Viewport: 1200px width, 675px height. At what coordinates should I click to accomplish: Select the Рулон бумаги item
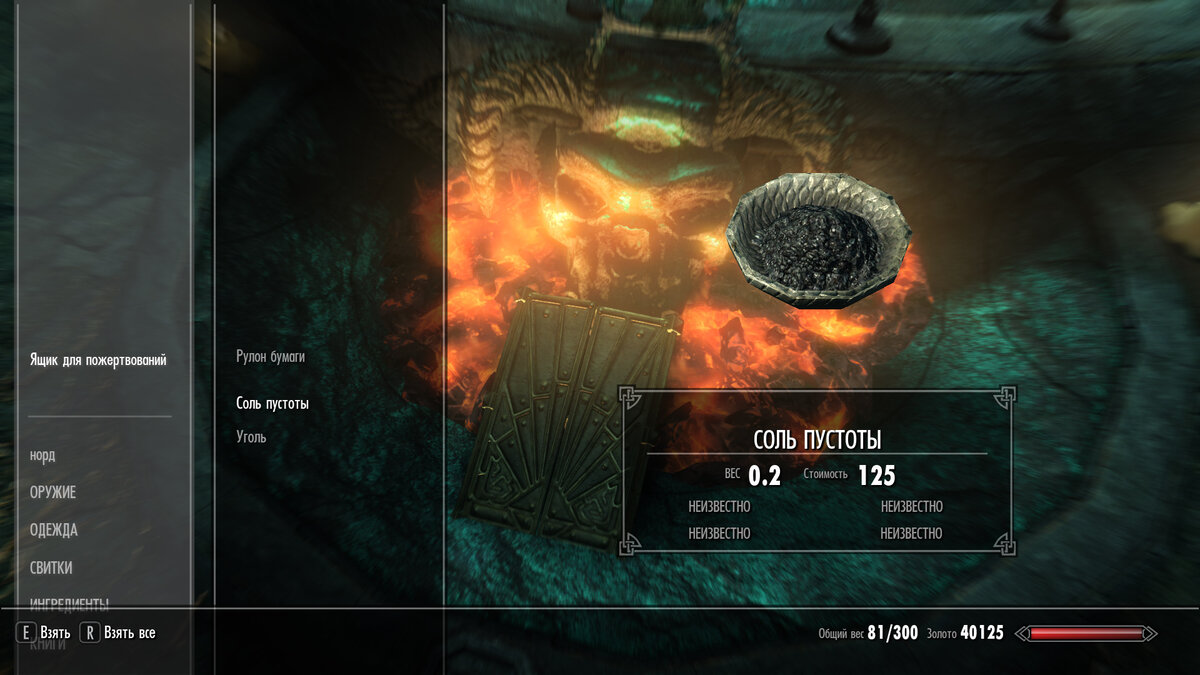tap(270, 356)
